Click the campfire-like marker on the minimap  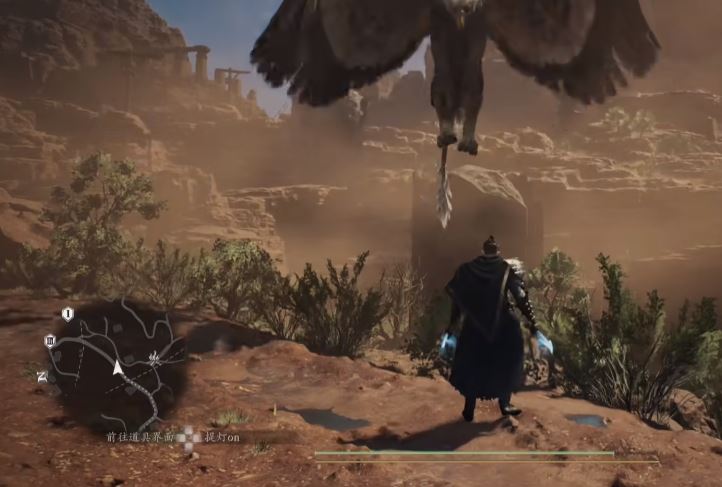[x=155, y=356]
